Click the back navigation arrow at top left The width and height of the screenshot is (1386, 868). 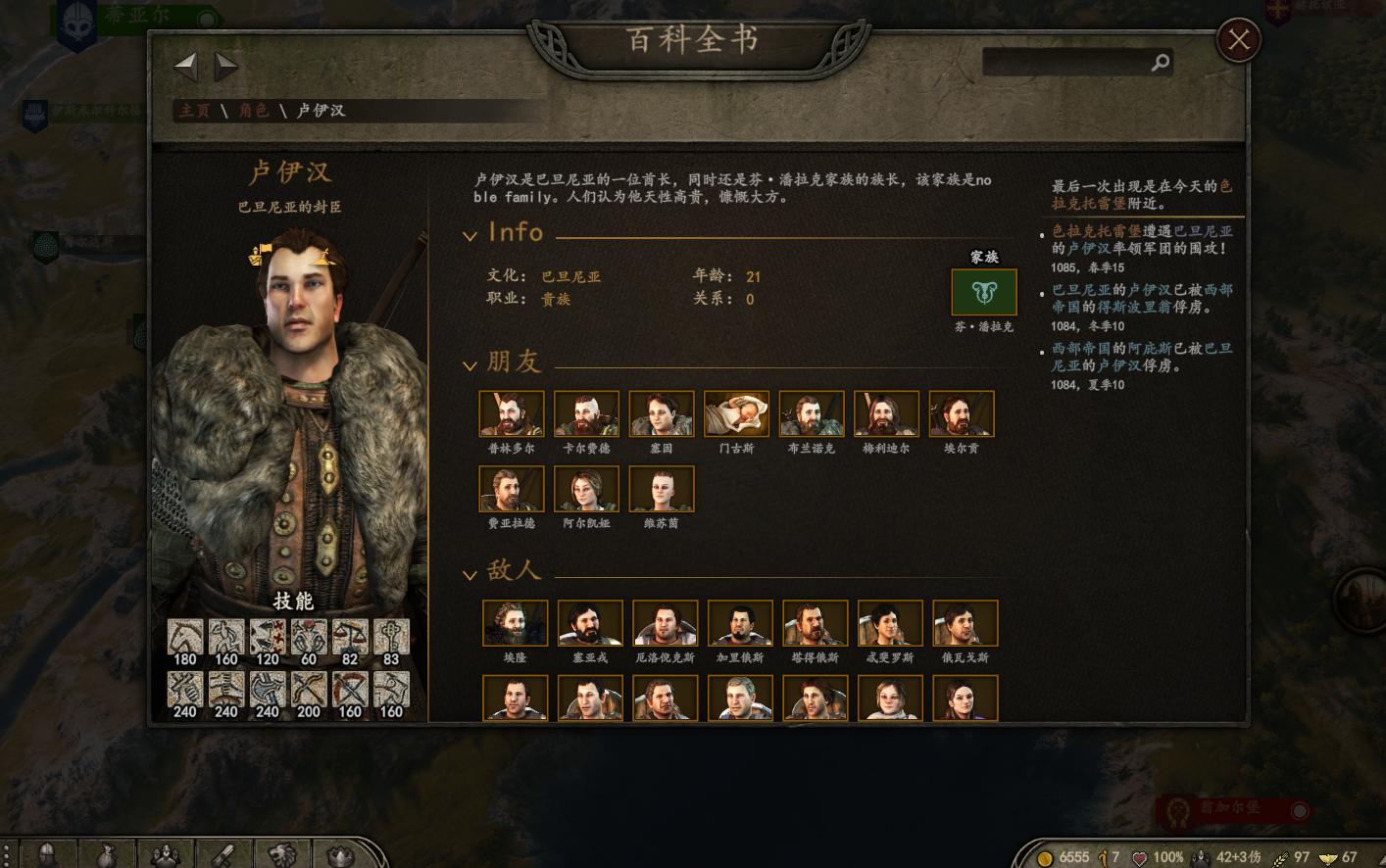185,66
